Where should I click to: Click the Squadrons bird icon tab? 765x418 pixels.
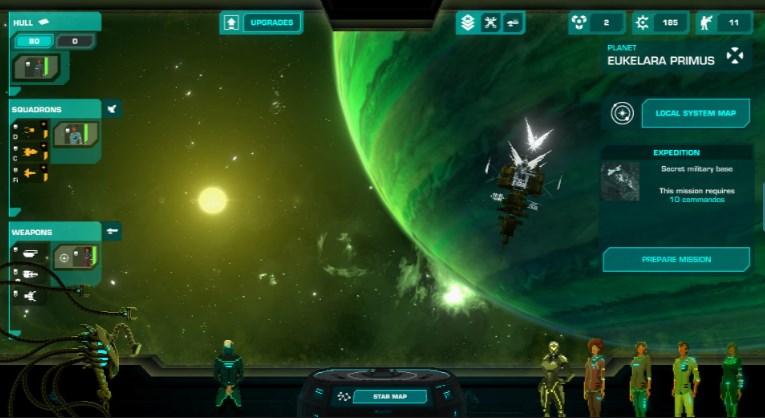click(112, 108)
